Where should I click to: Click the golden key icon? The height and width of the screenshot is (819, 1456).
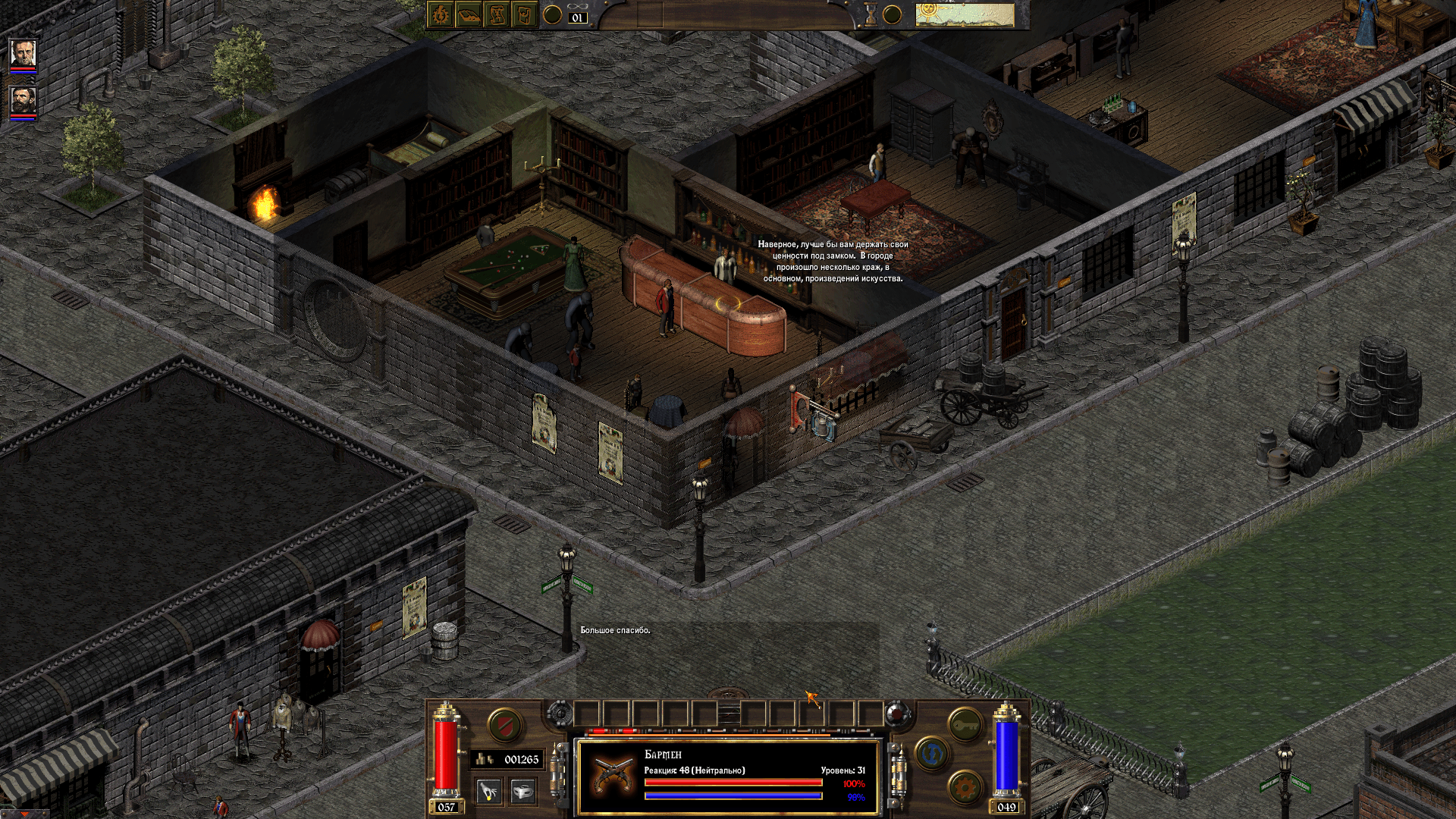tap(965, 726)
